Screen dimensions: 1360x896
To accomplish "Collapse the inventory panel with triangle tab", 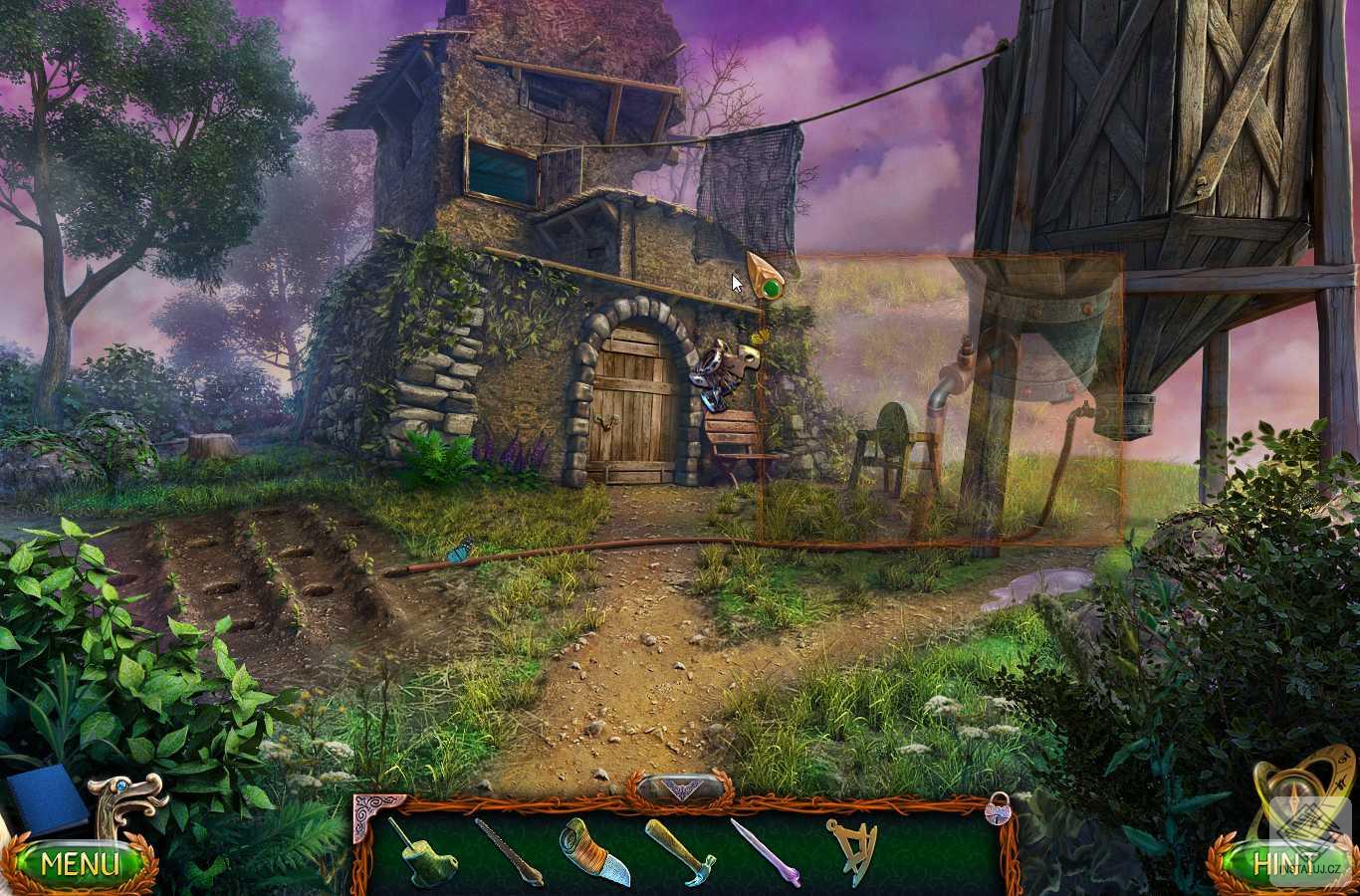I will click(x=679, y=788).
